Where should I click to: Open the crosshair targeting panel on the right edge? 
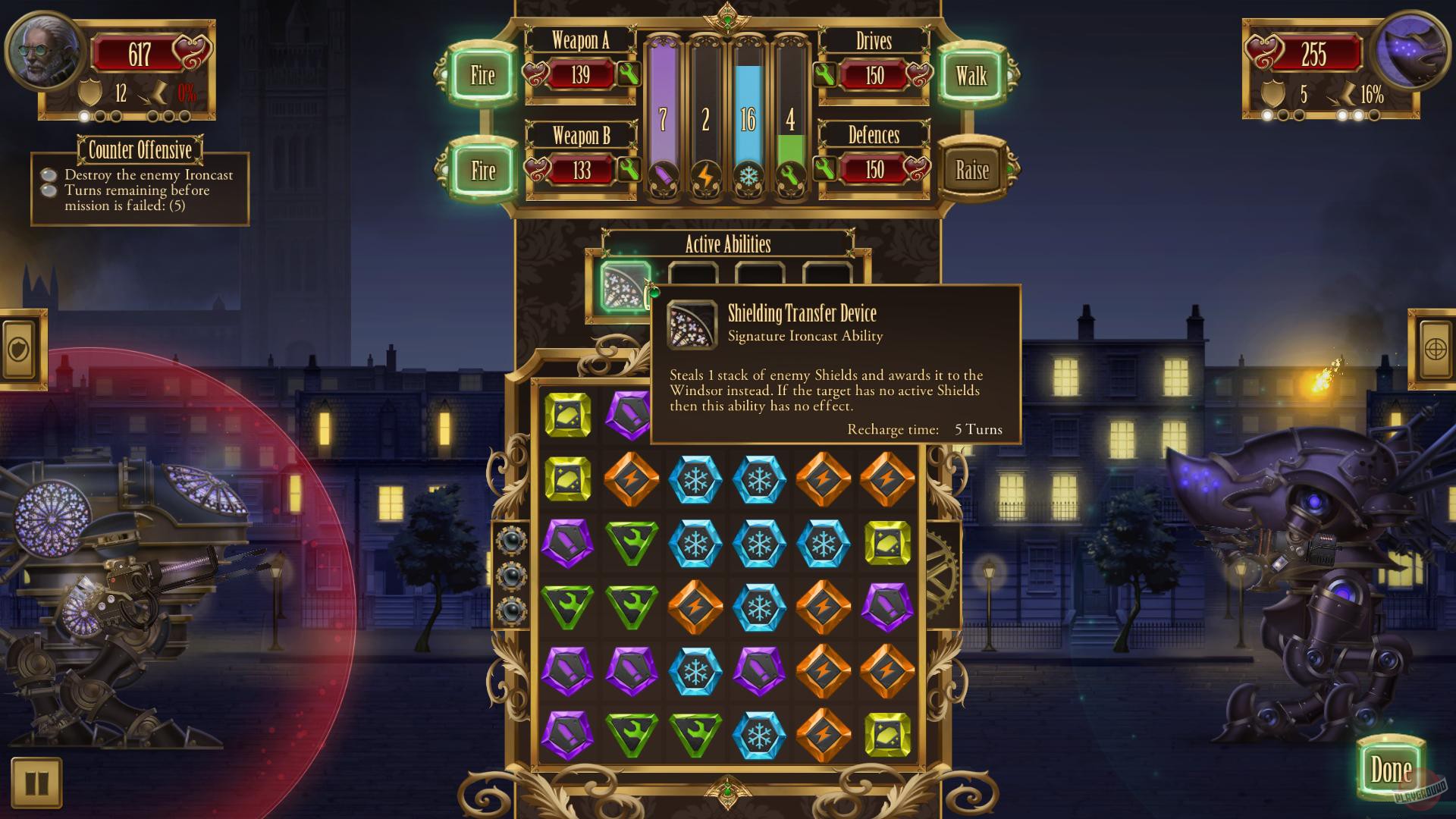pos(1435,350)
